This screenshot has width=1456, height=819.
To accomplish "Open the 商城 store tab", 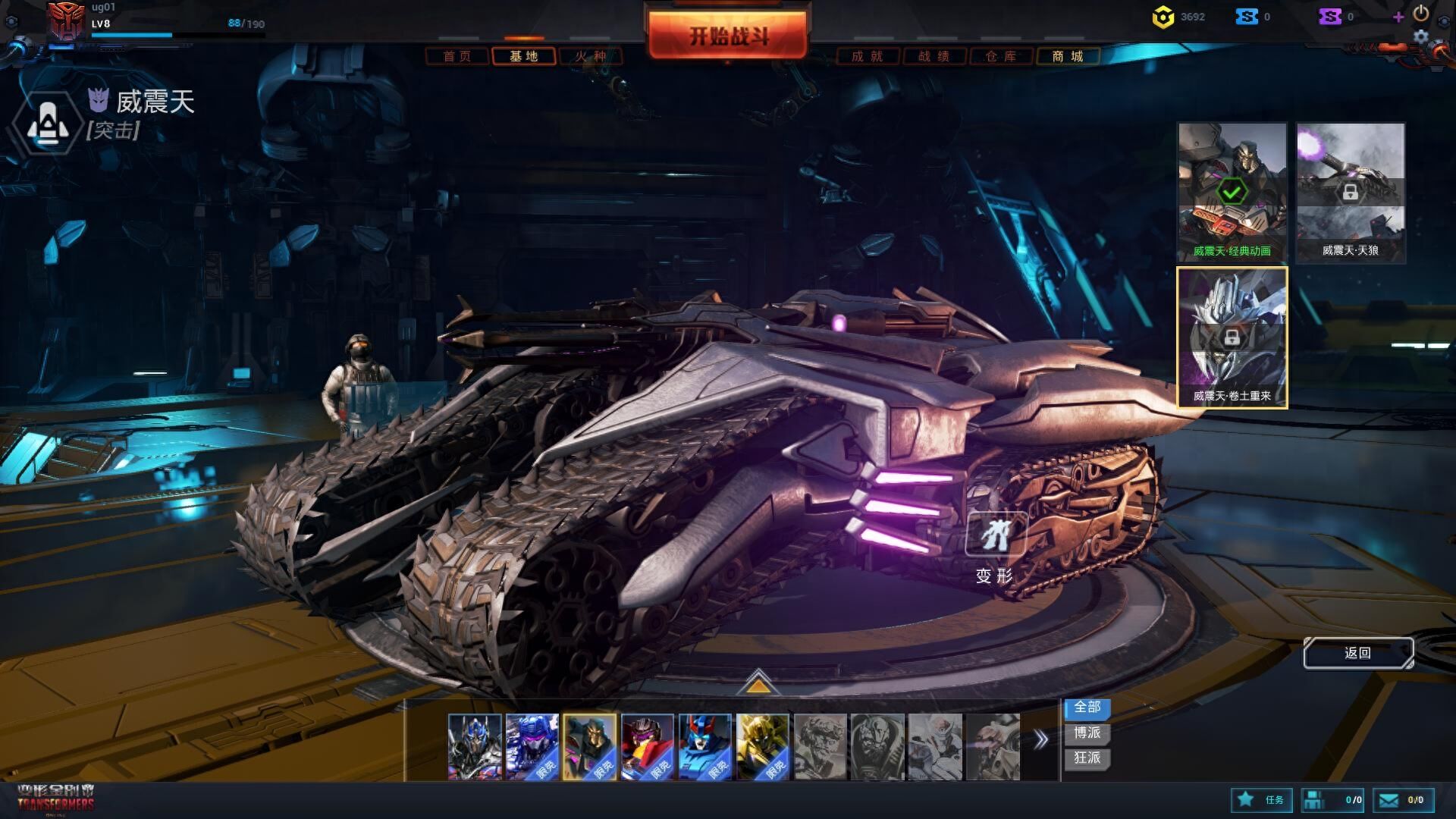I will click(1067, 56).
